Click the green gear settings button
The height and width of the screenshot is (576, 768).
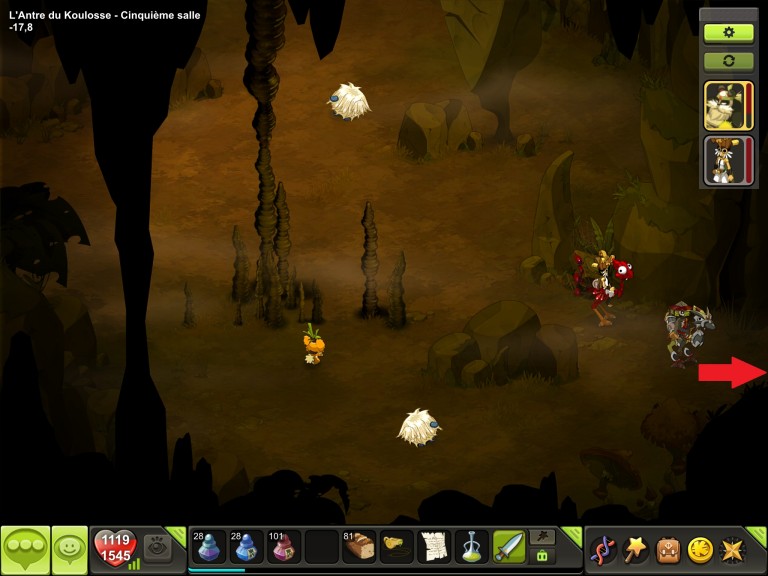pos(728,32)
